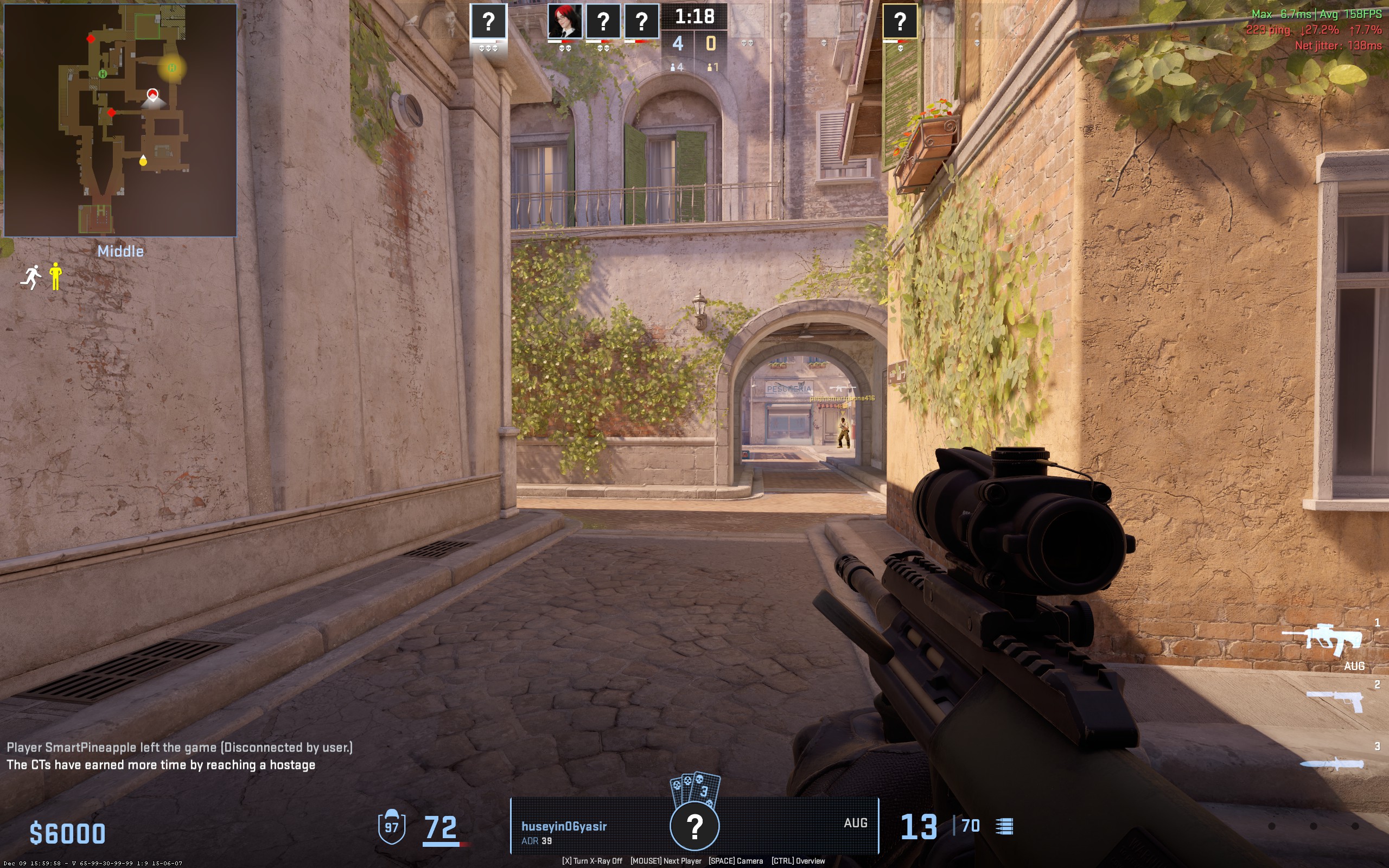Click the yellow hostage status icon
Viewport: 1389px width, 868px height.
[x=56, y=276]
